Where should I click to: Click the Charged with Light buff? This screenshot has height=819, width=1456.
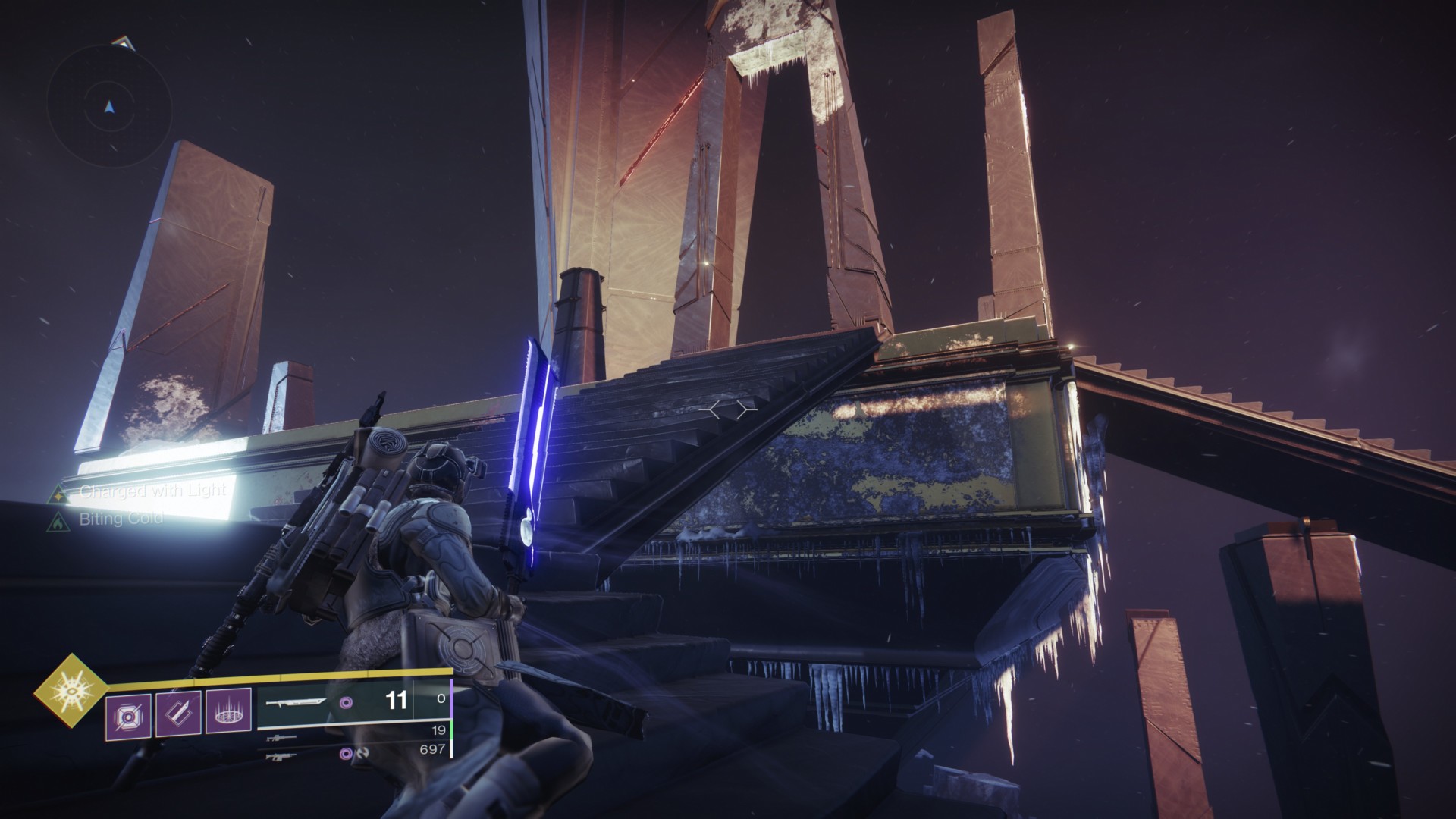pos(152,491)
